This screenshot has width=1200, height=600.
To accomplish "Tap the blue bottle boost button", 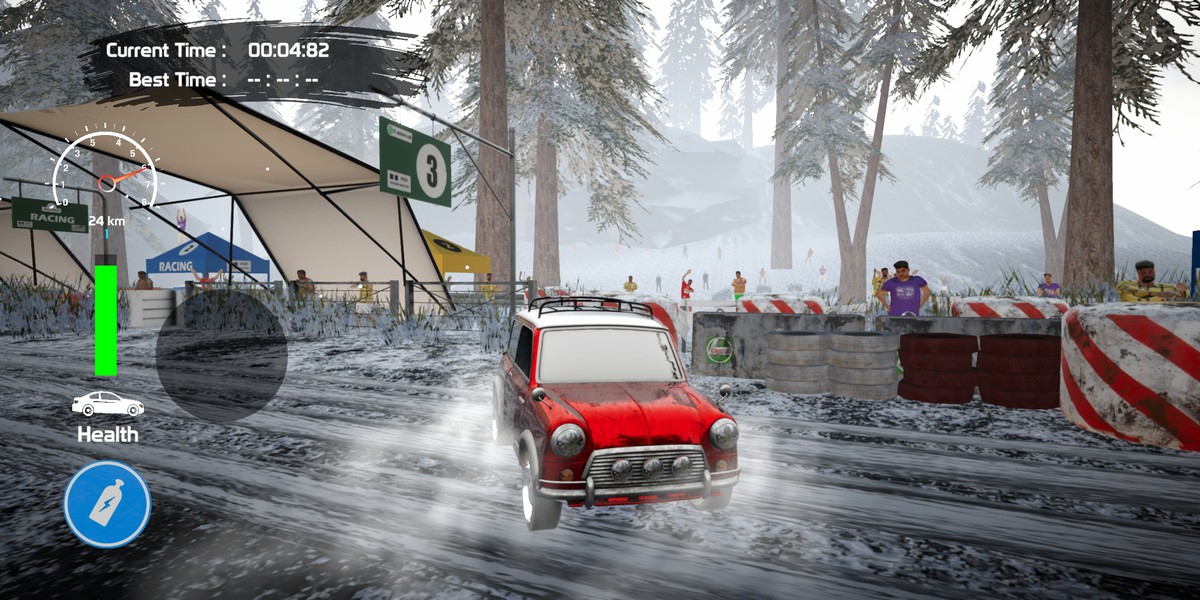I will click(x=107, y=504).
